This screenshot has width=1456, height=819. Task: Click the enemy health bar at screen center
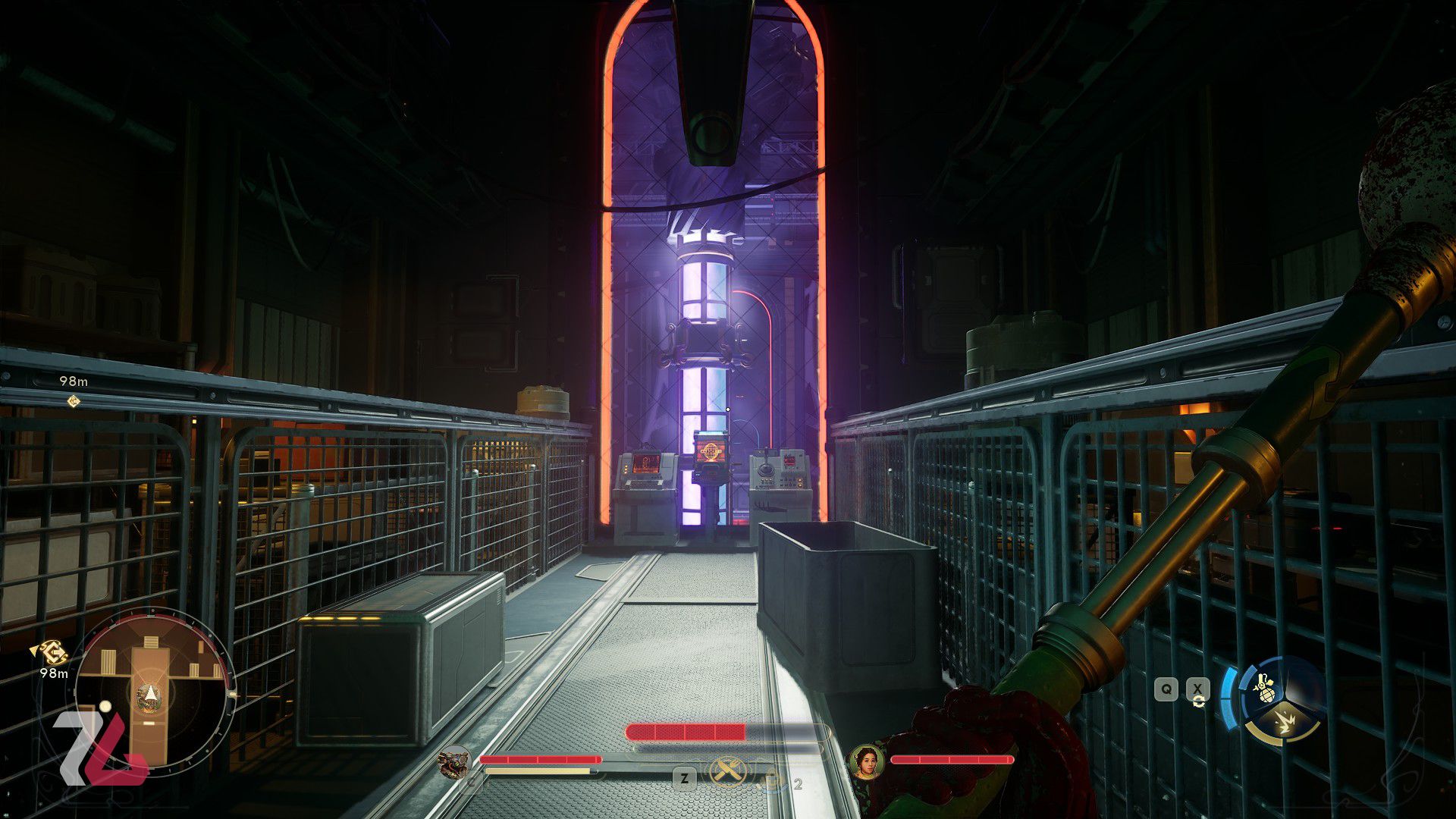tap(685, 731)
